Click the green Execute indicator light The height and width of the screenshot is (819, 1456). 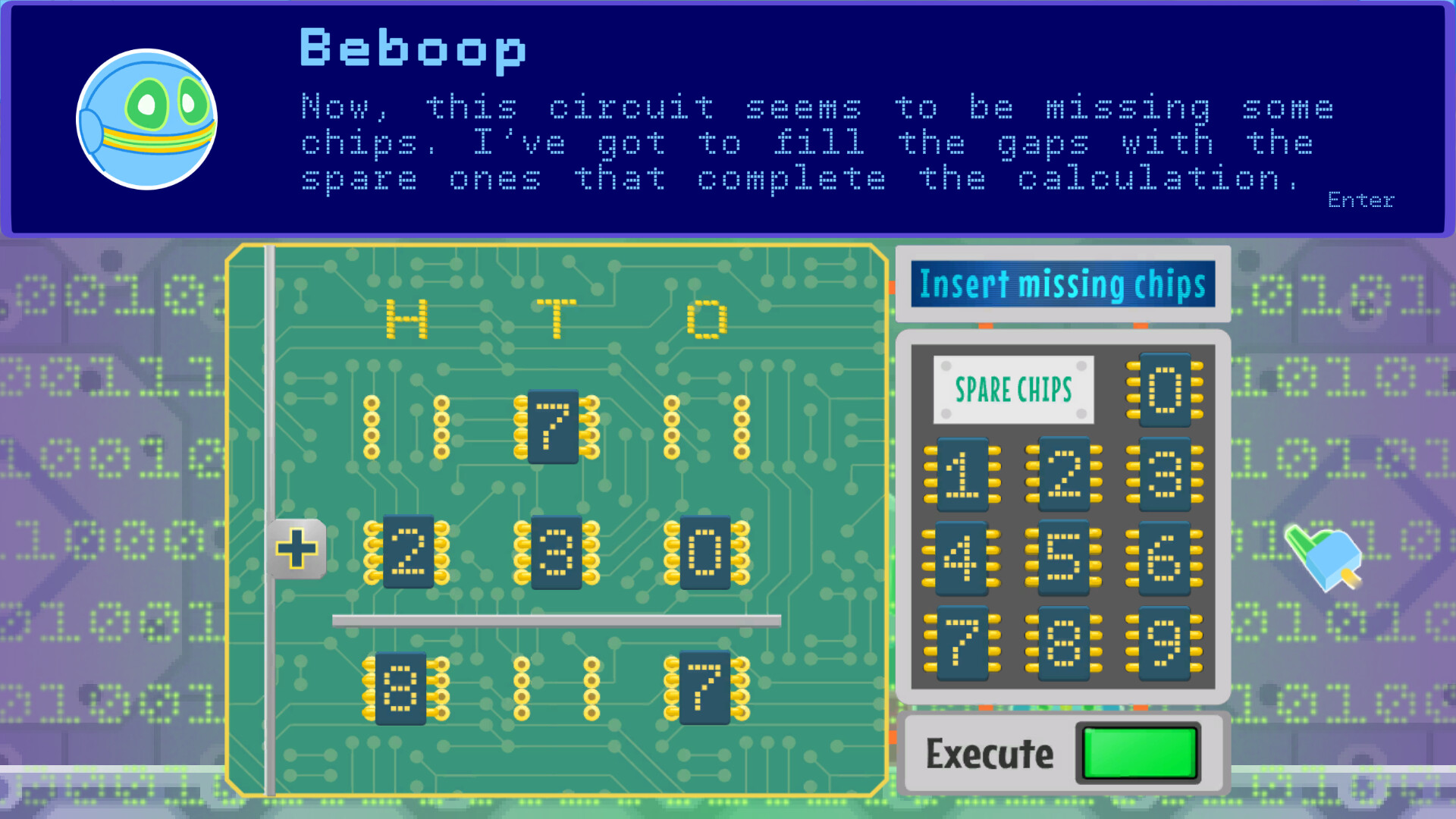[x=1138, y=754]
